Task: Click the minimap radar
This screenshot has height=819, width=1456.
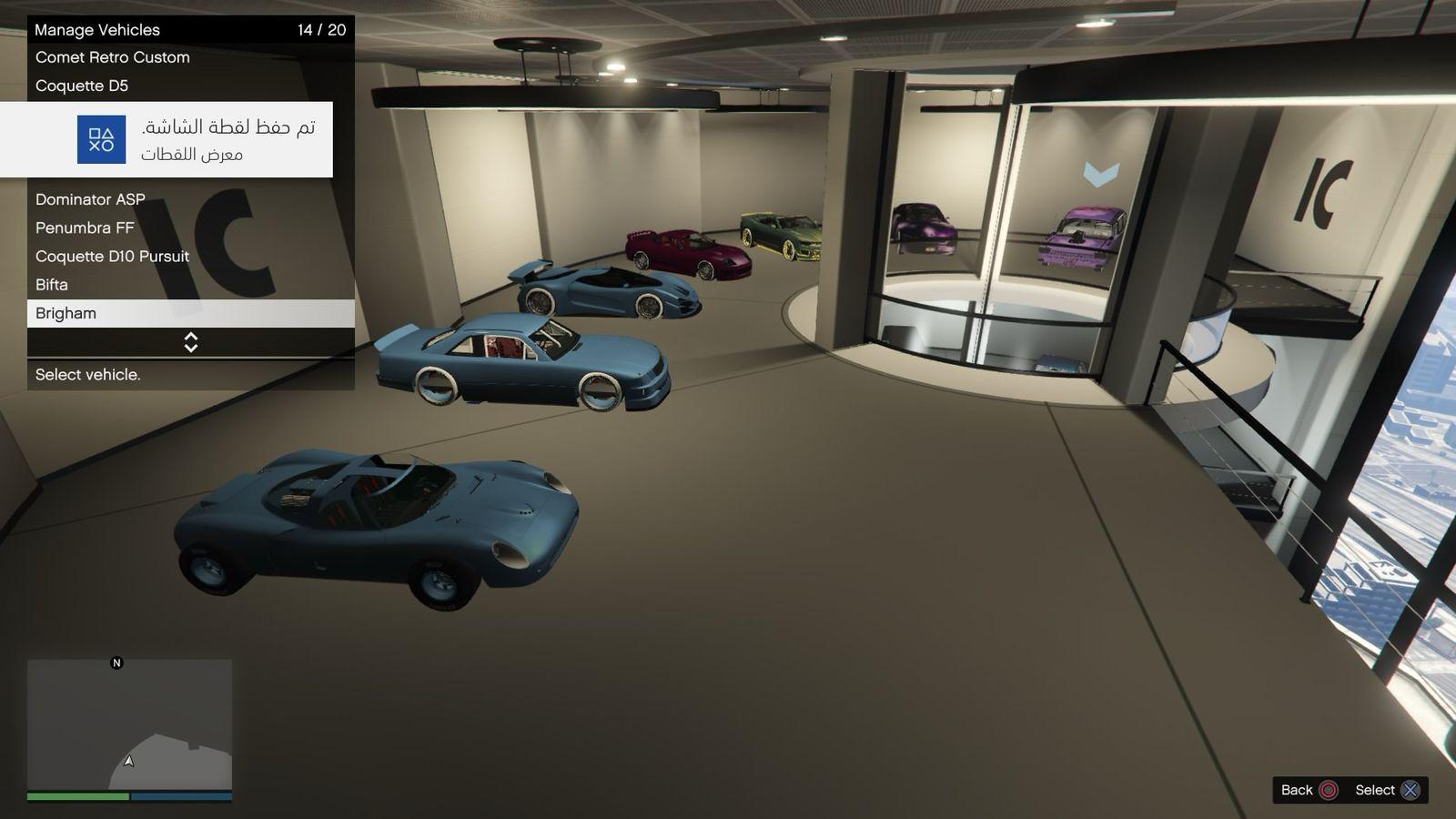Action: pos(129,724)
